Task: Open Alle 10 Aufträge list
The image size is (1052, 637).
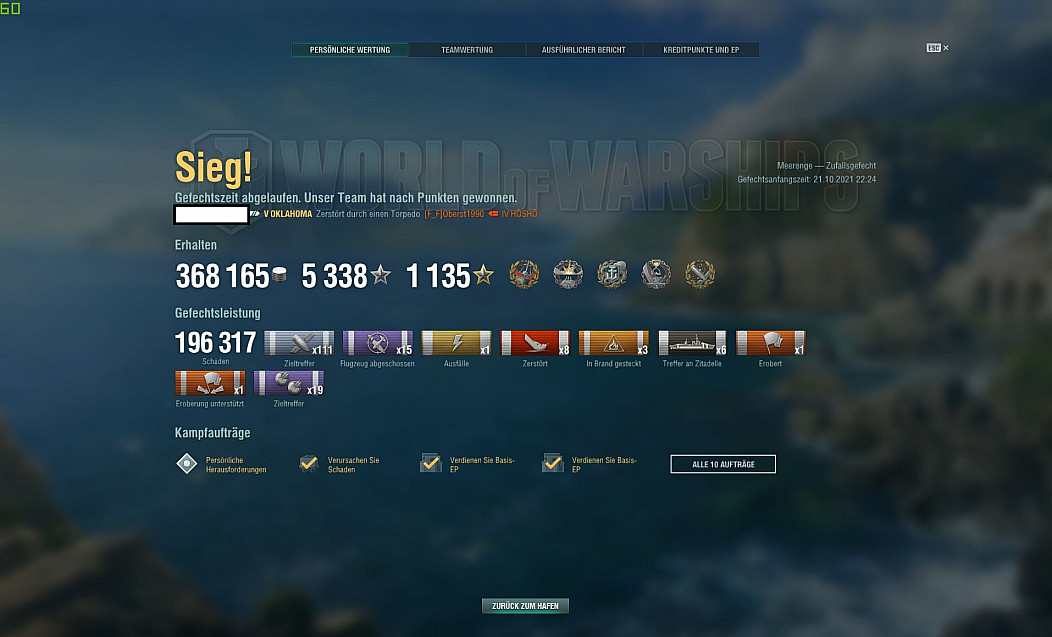Action: [x=723, y=464]
